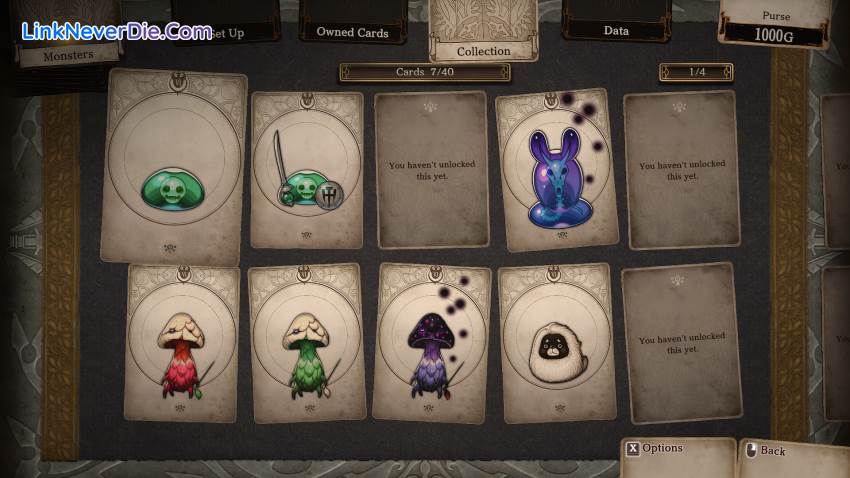Select the red mushroom monster card

[183, 342]
